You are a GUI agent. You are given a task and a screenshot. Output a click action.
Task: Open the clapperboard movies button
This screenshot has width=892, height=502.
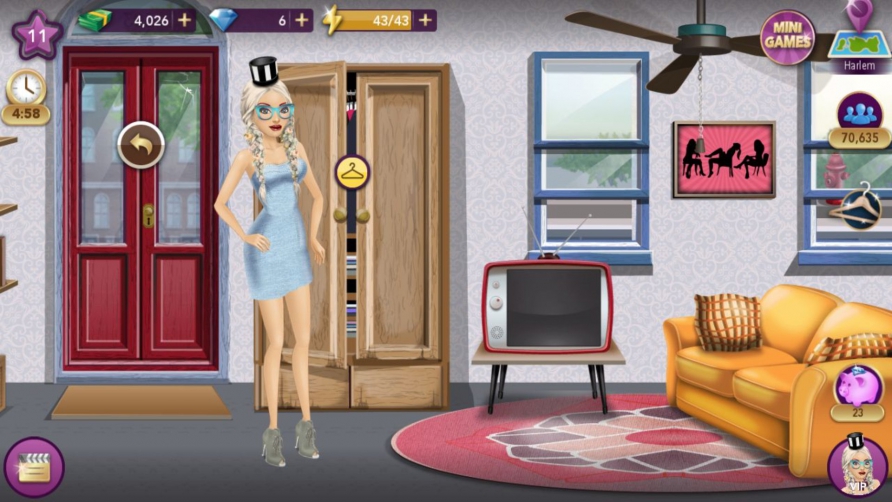(34, 467)
